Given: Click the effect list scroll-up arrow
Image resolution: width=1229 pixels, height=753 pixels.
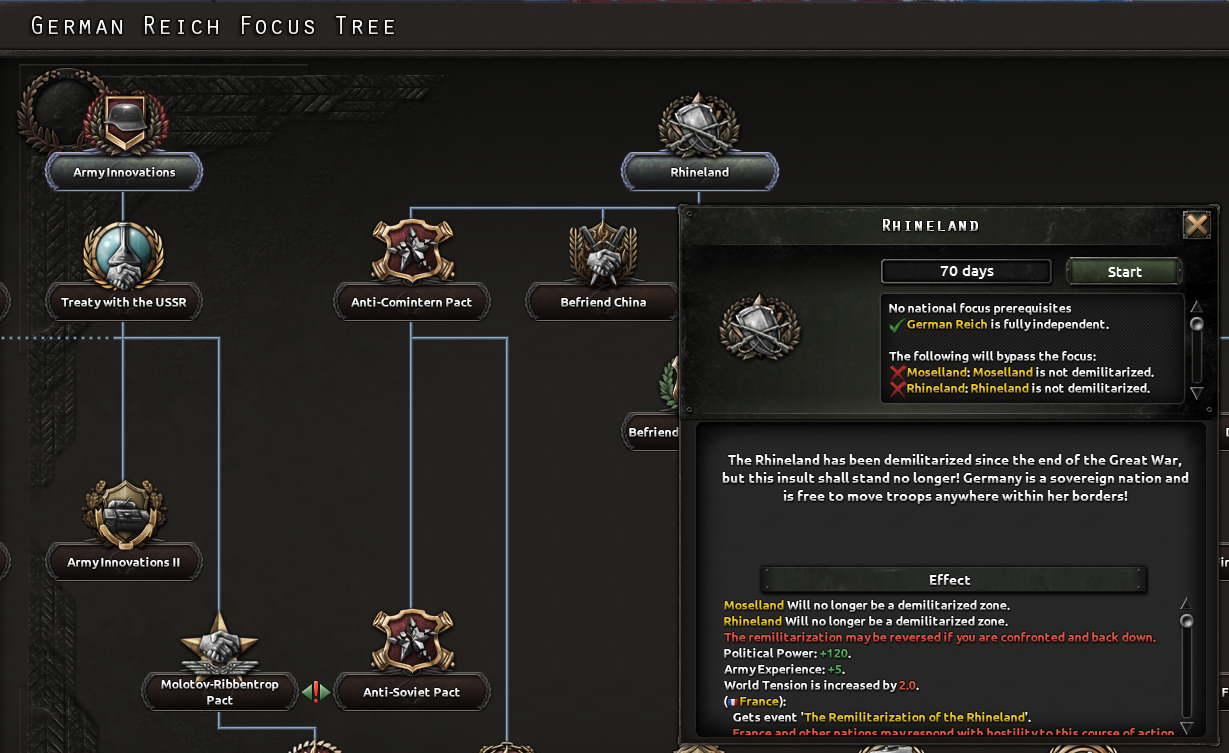Looking at the screenshot, I should (1187, 603).
